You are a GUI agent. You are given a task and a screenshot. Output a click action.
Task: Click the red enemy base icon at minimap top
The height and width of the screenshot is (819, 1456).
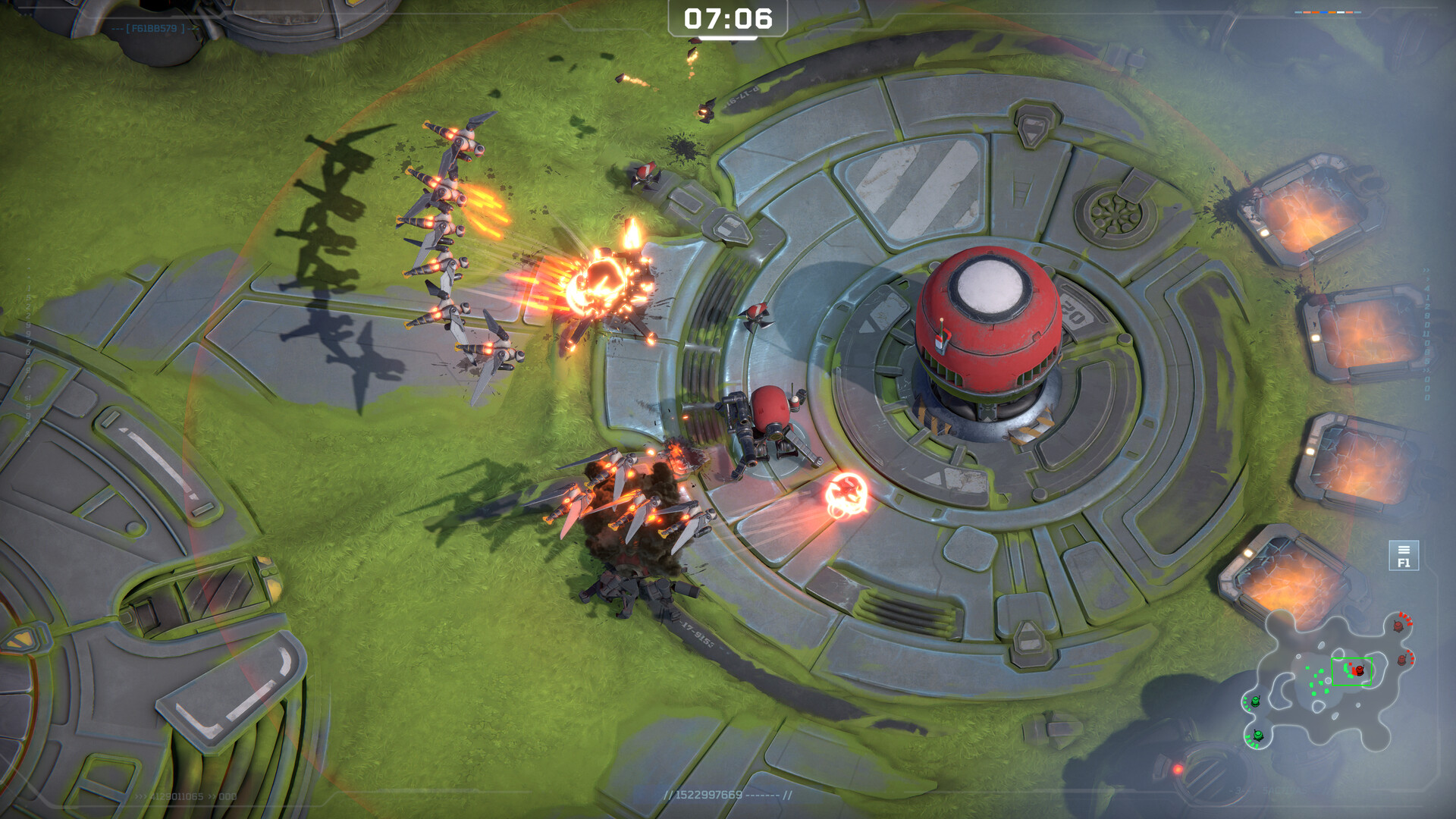pyautogui.click(x=1398, y=626)
